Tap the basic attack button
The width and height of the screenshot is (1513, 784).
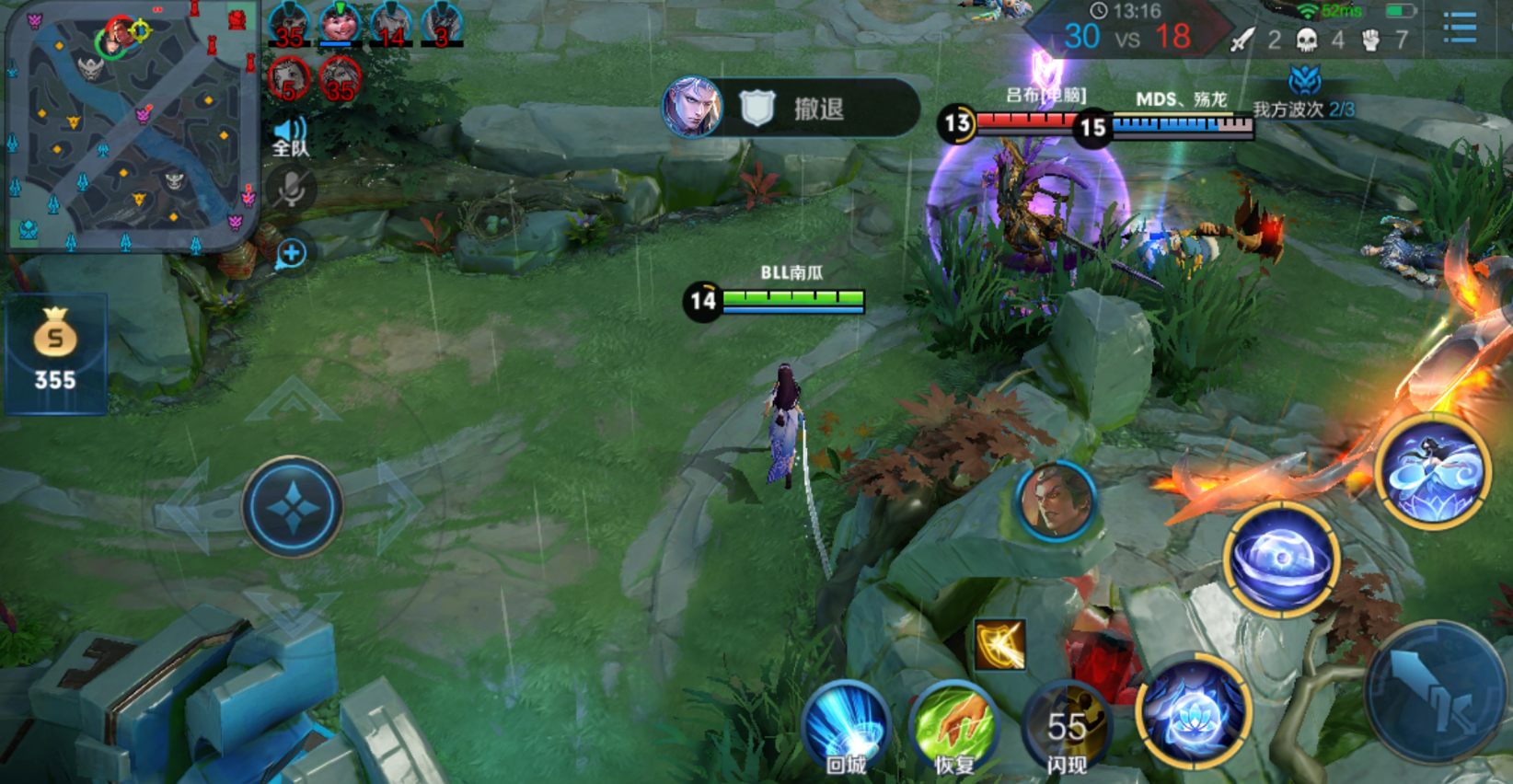click(1438, 690)
